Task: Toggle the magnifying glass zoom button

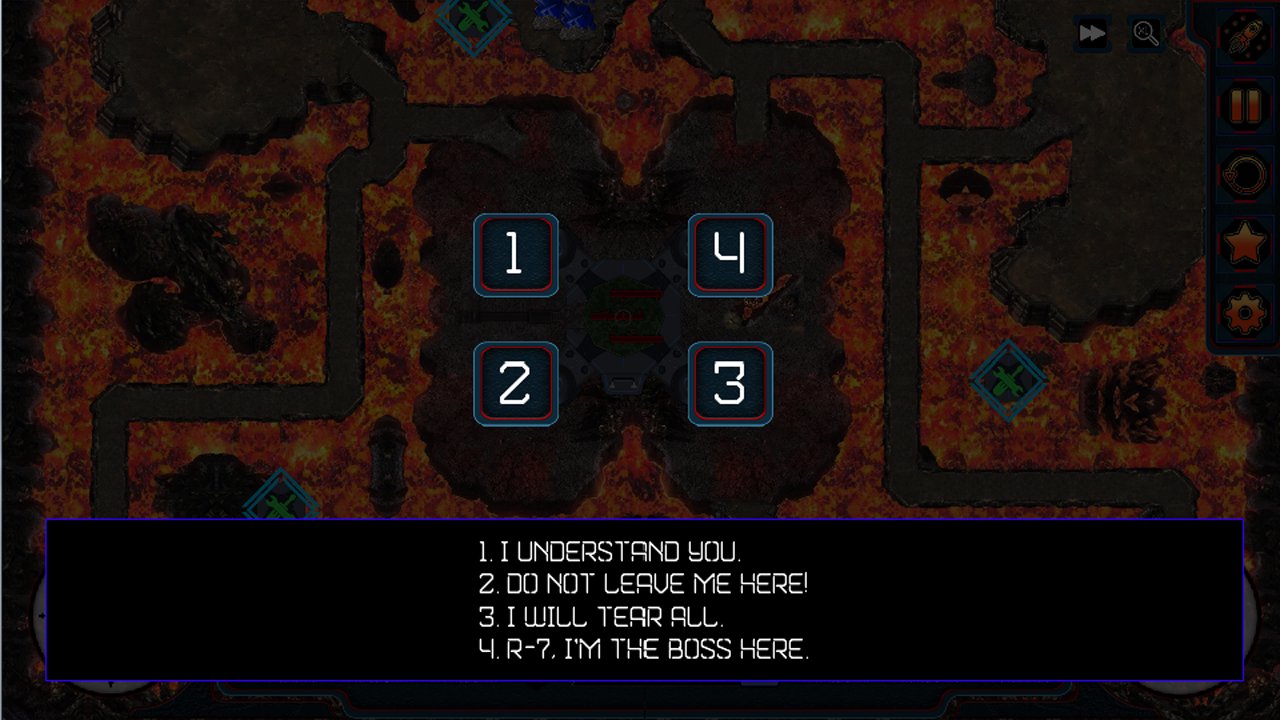Action: click(1146, 34)
